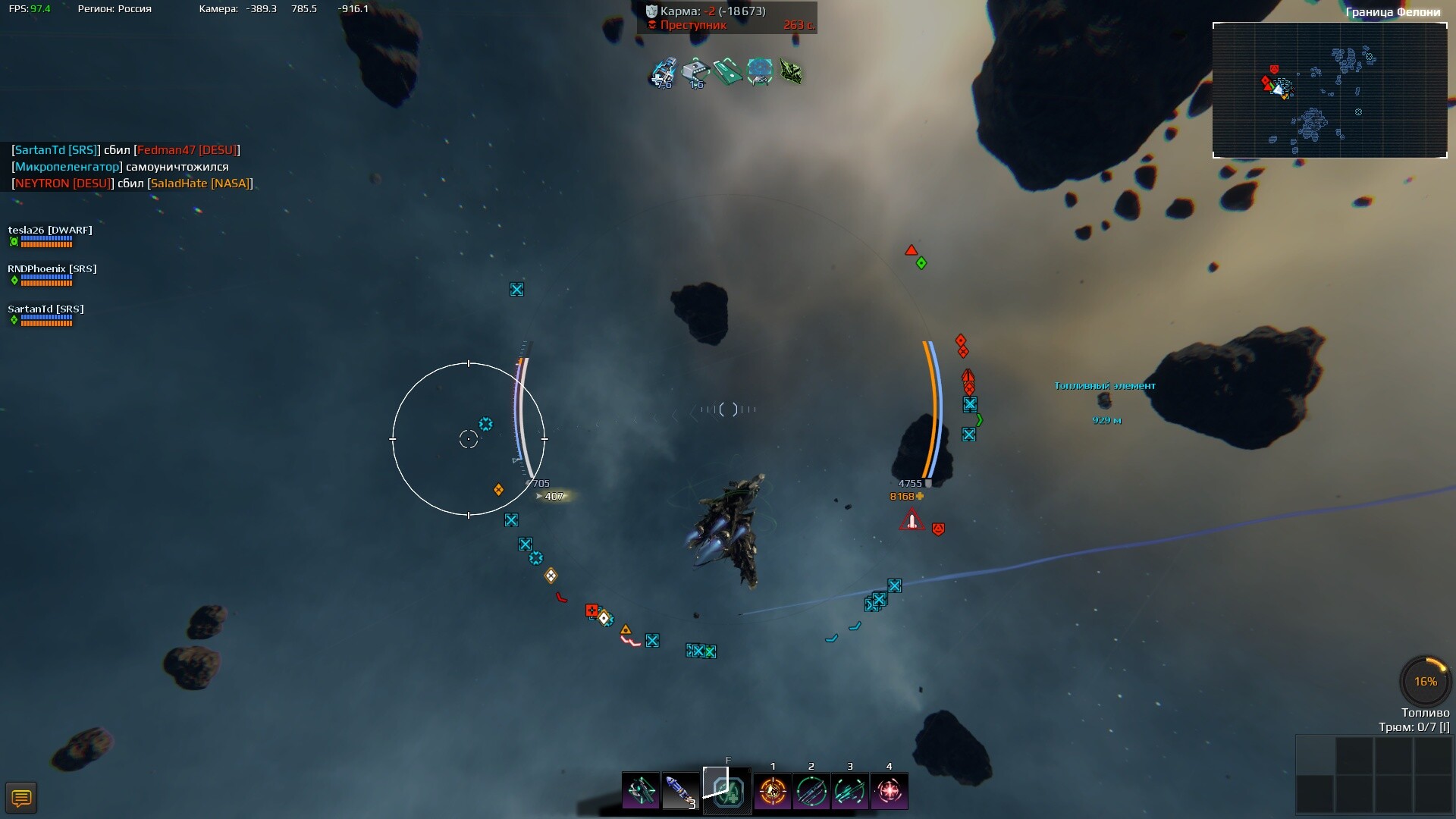1456x819 pixels.
Task: Select squad member SartanTd [SRS]
Action: pyautogui.click(x=46, y=309)
